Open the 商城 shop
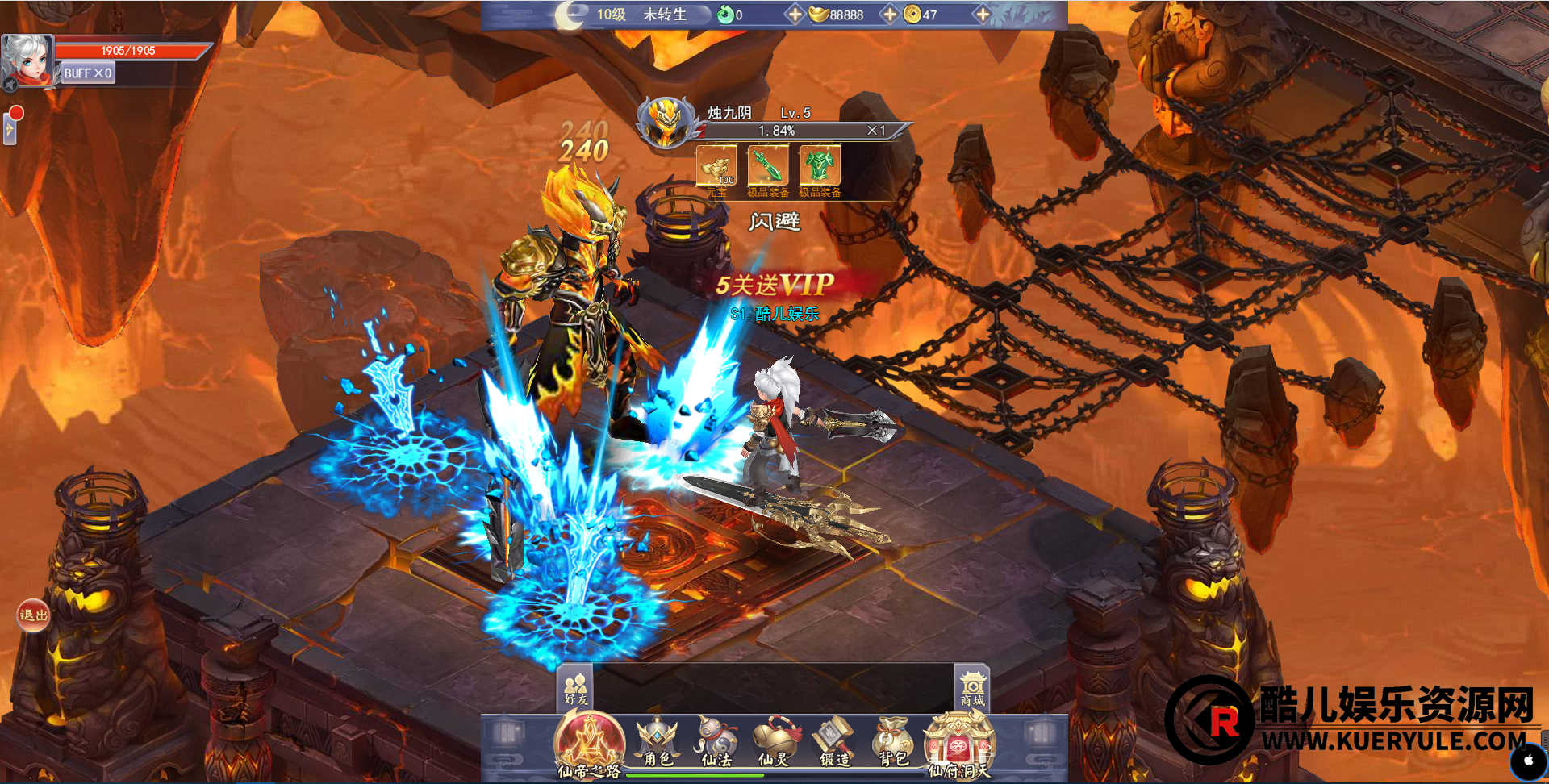 click(x=972, y=688)
